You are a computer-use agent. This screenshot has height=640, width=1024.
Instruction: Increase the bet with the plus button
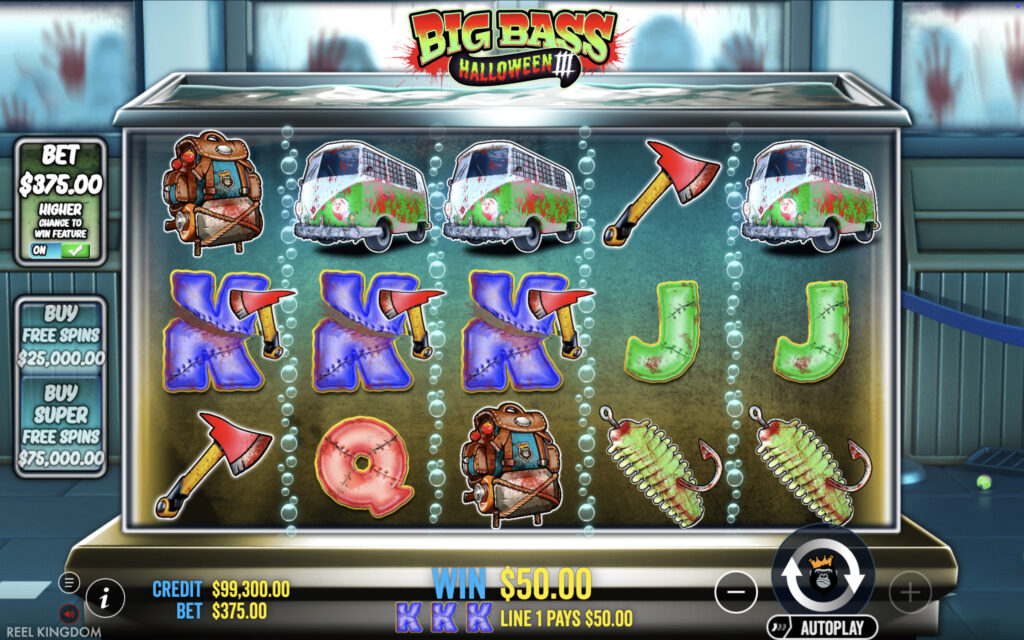point(909,593)
